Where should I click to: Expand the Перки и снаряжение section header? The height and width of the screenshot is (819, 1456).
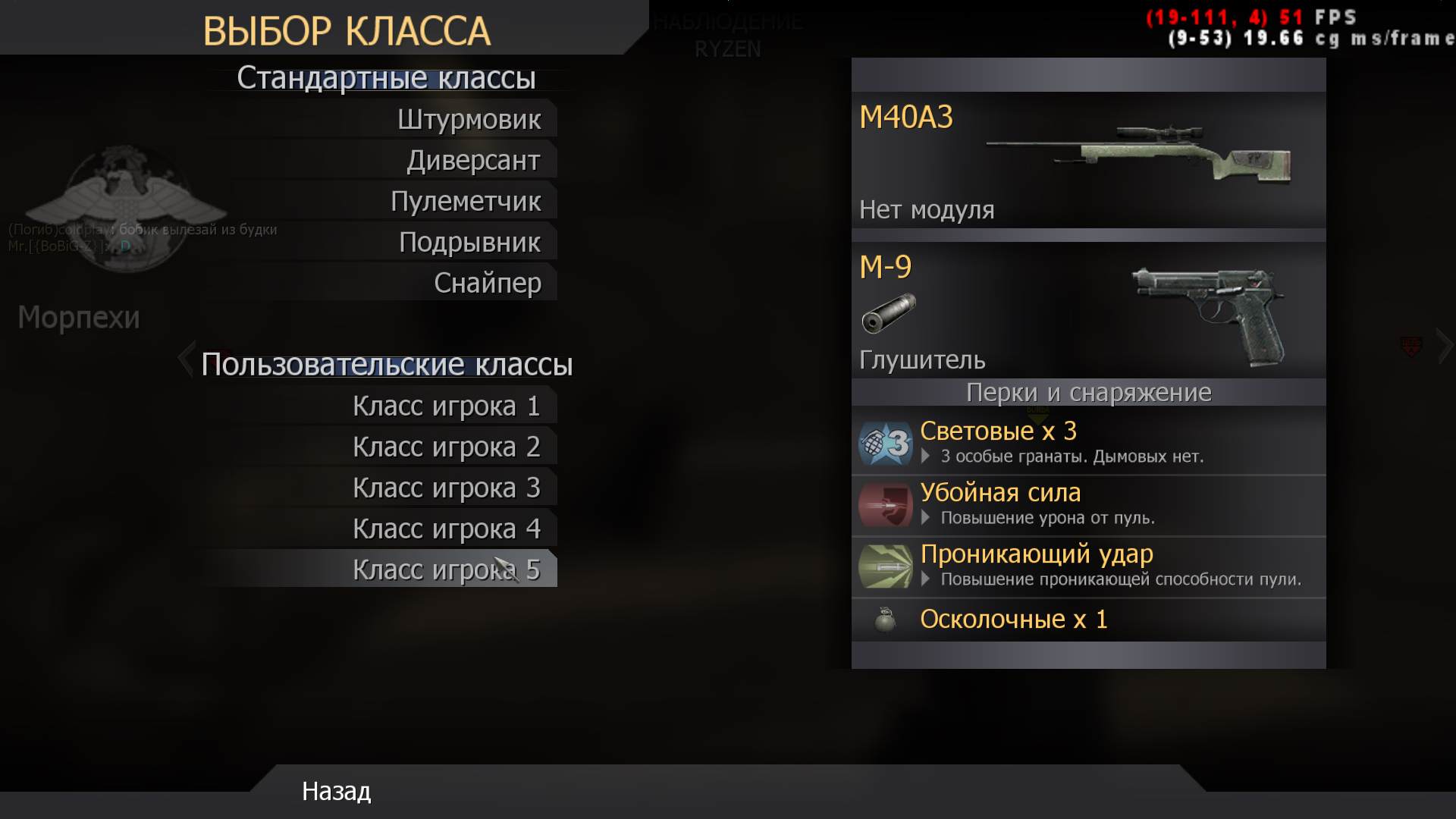[1090, 393]
